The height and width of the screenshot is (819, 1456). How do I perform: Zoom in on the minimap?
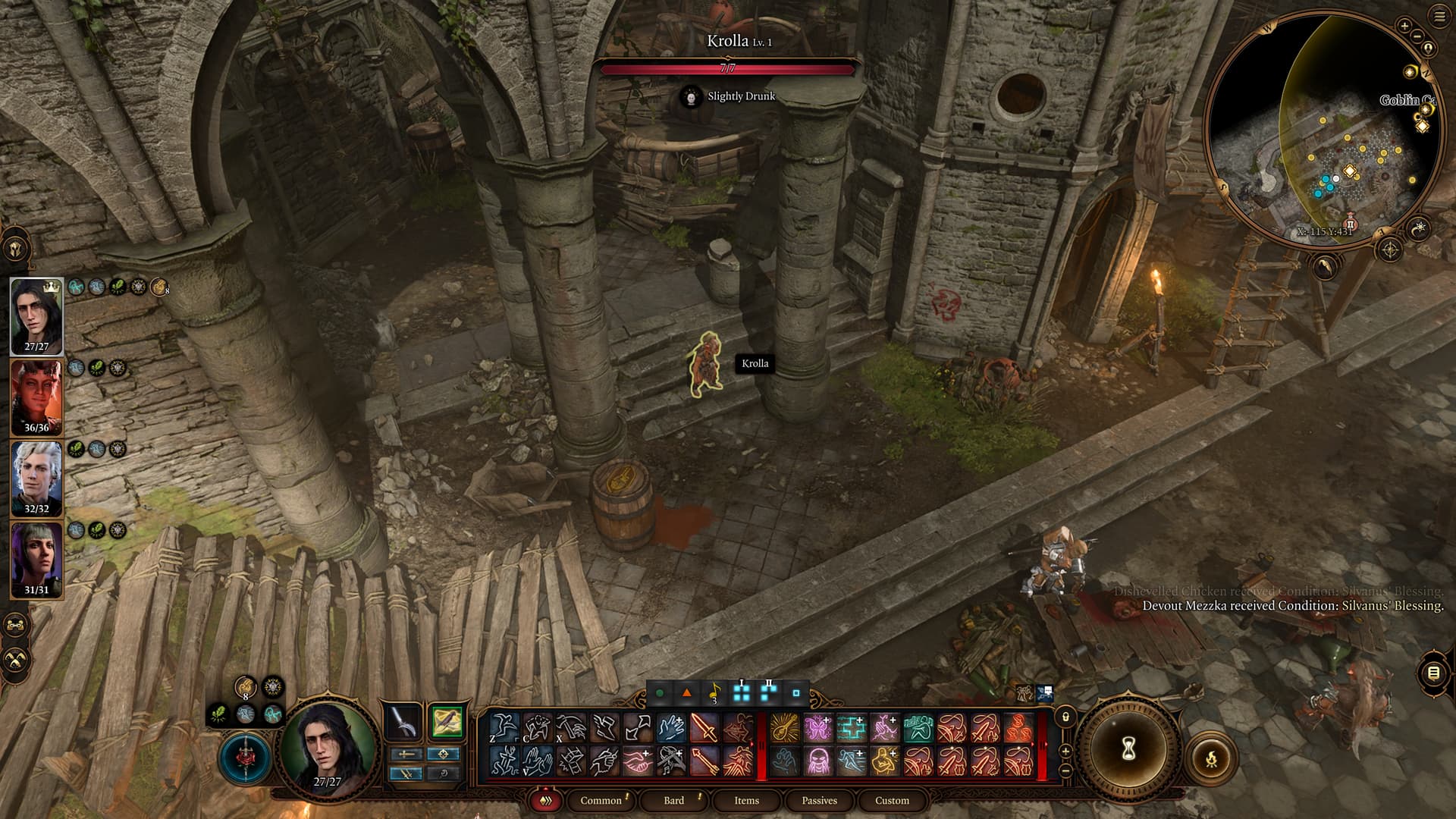[1404, 26]
